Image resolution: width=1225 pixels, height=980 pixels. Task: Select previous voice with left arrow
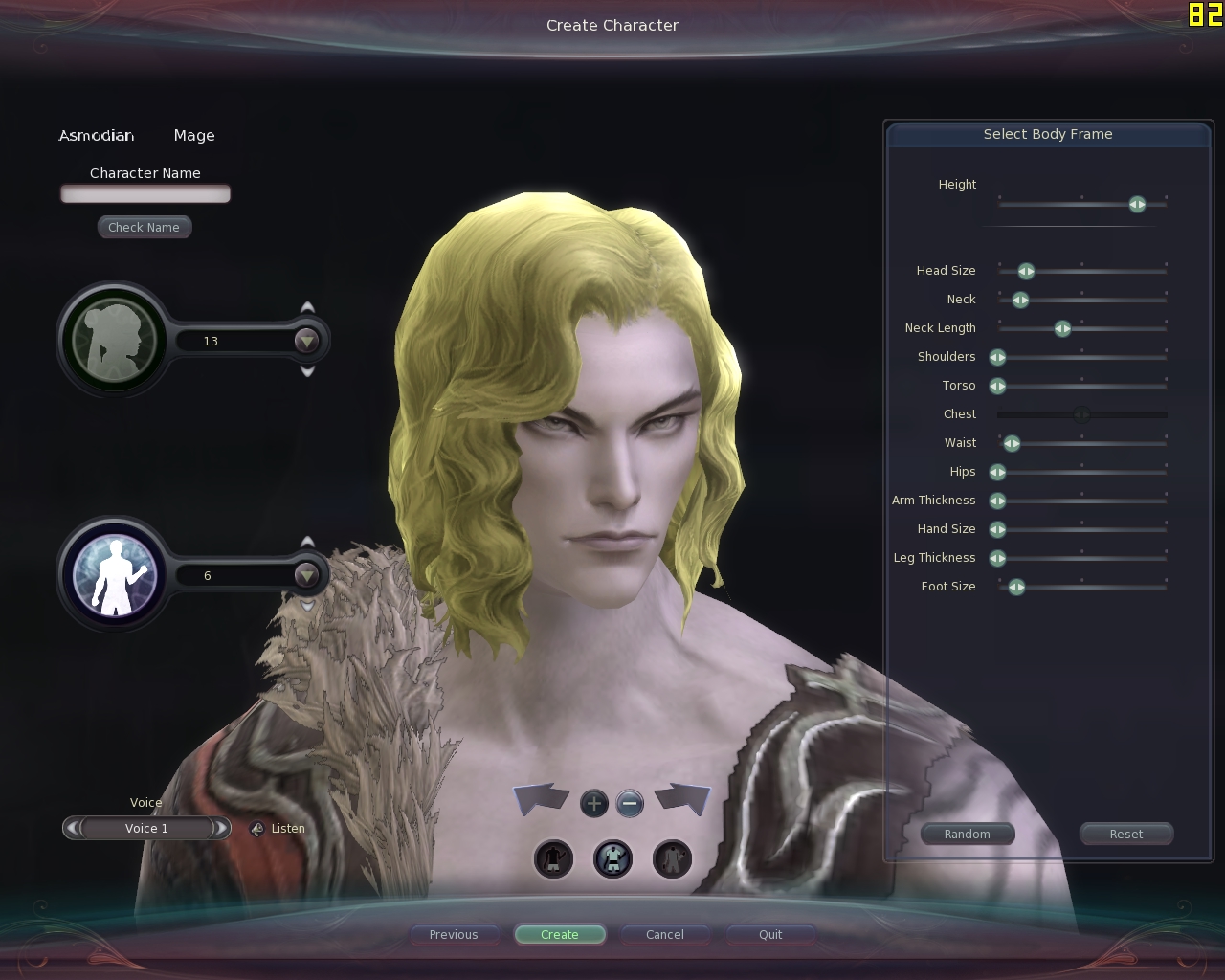[73, 828]
